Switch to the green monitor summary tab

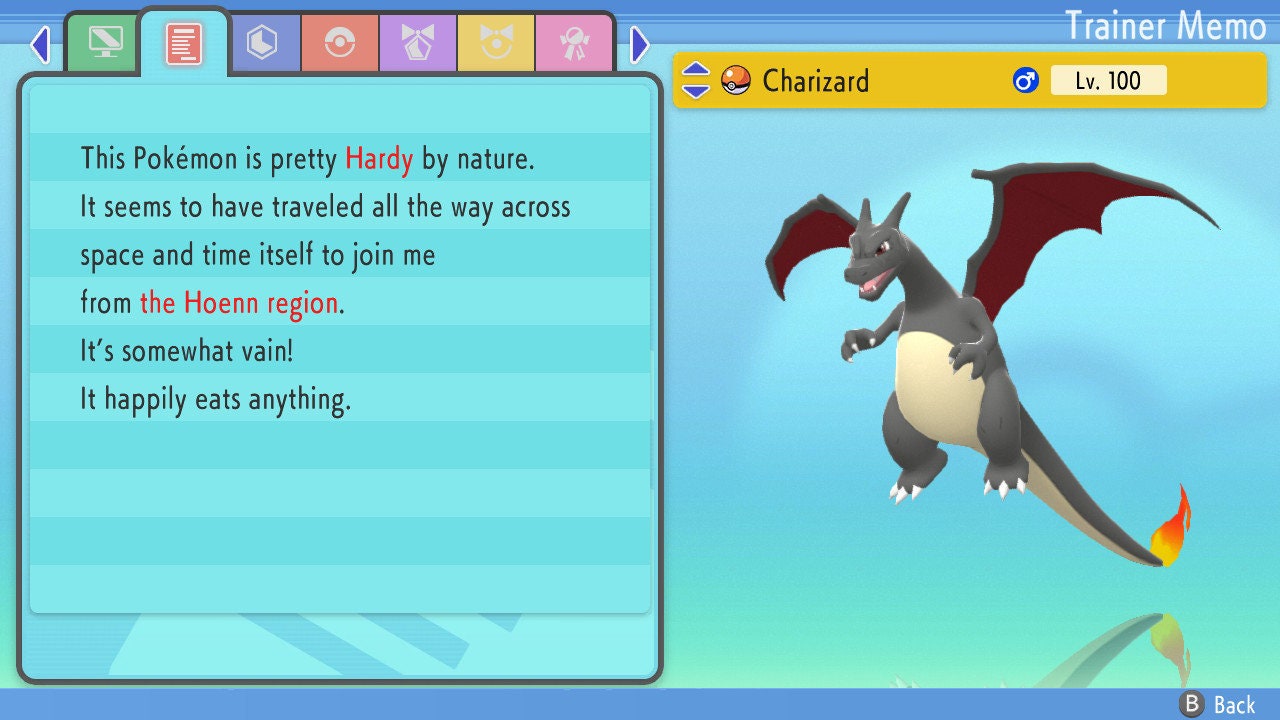click(105, 43)
